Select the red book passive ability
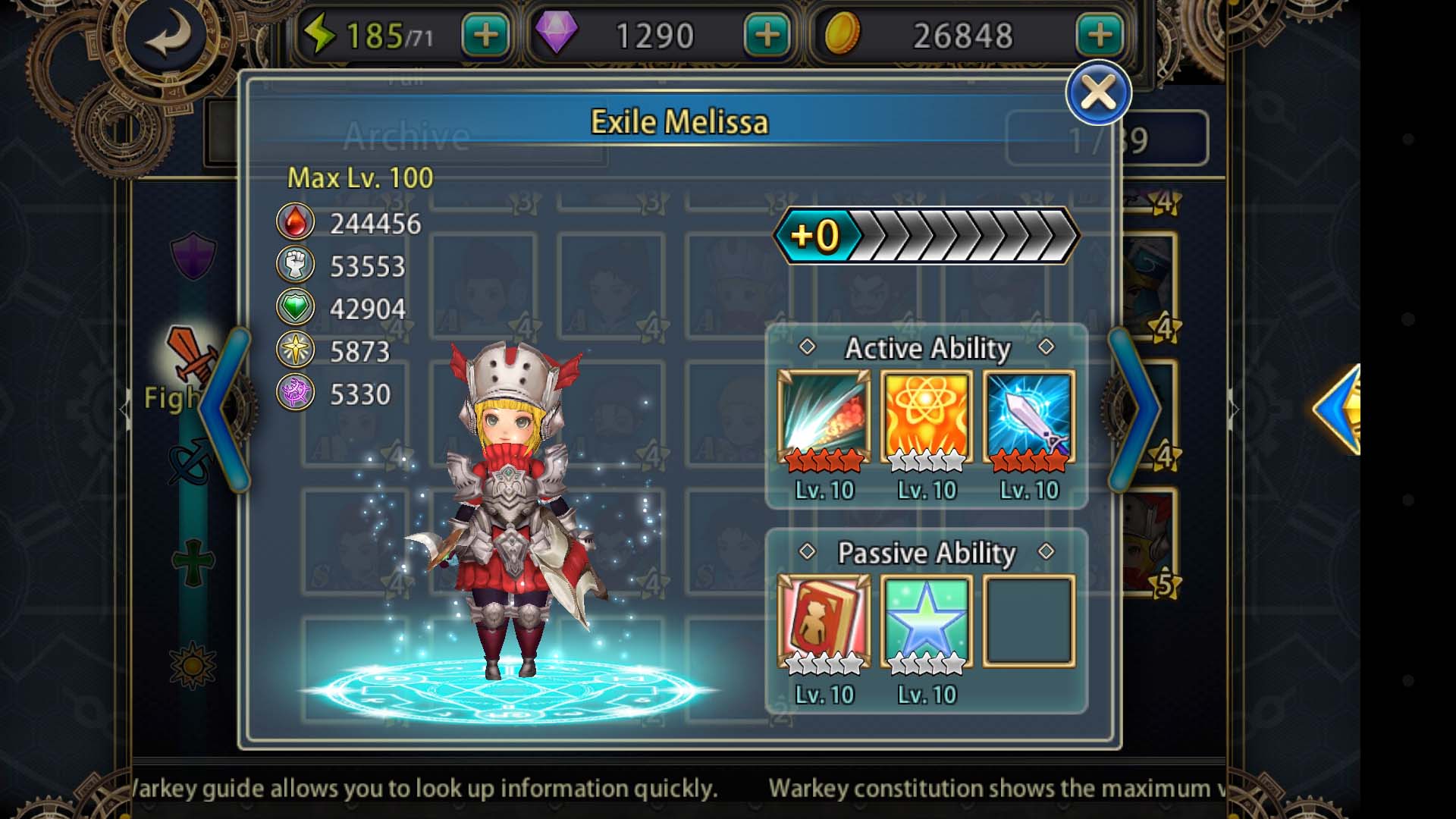Screen dimensions: 1456x819 coord(824,622)
